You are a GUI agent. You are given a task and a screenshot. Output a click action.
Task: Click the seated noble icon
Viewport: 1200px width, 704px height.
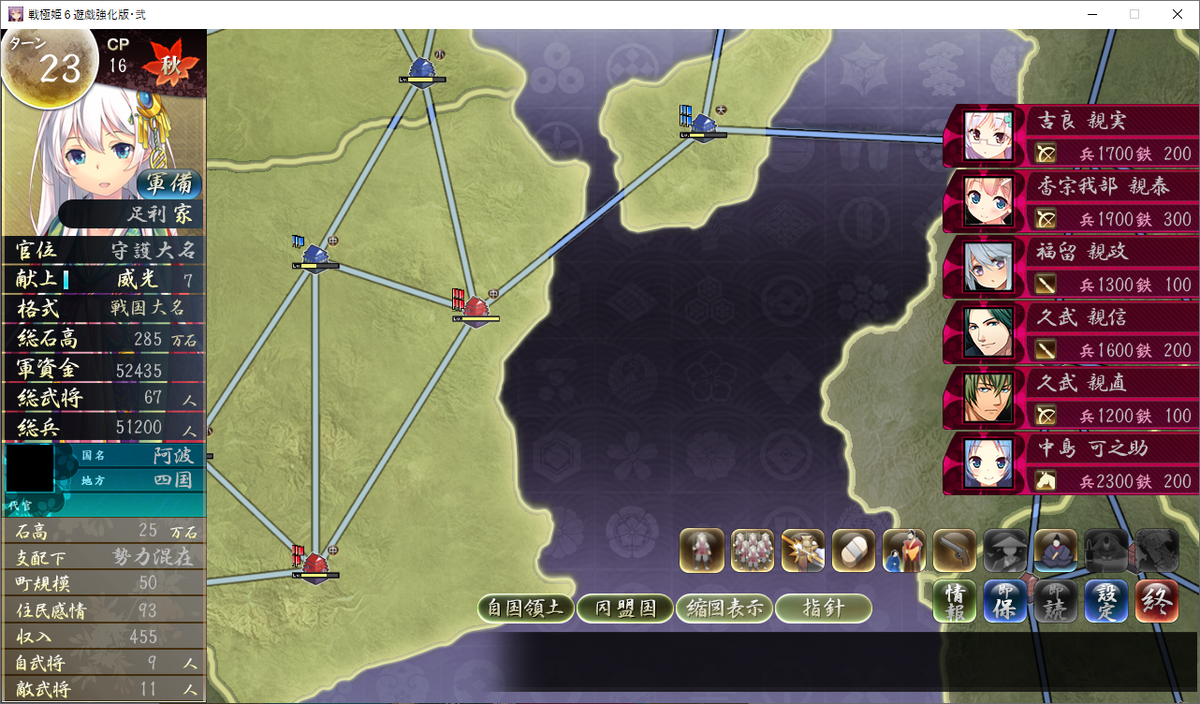point(1056,551)
